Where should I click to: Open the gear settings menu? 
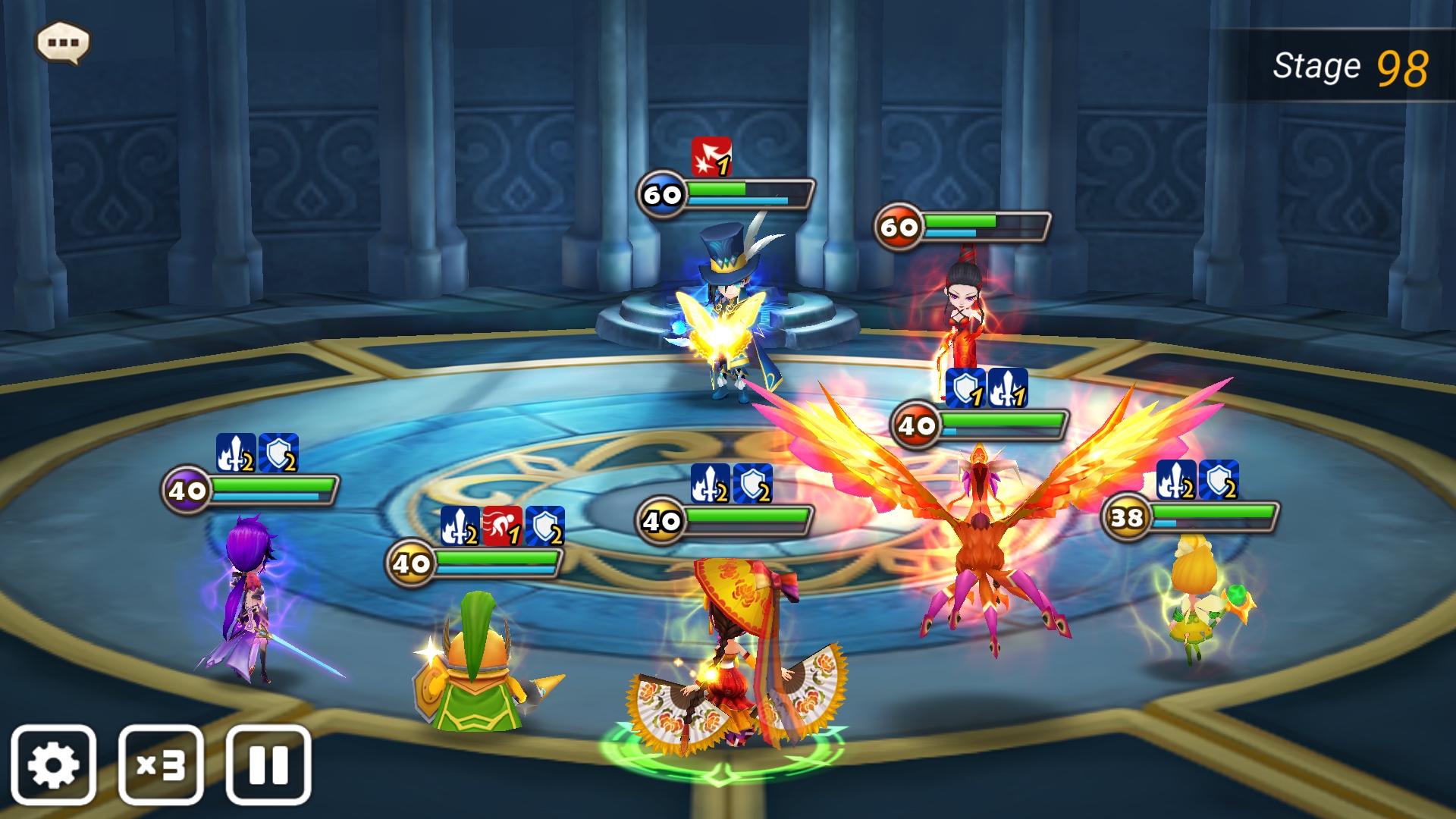coord(53,764)
